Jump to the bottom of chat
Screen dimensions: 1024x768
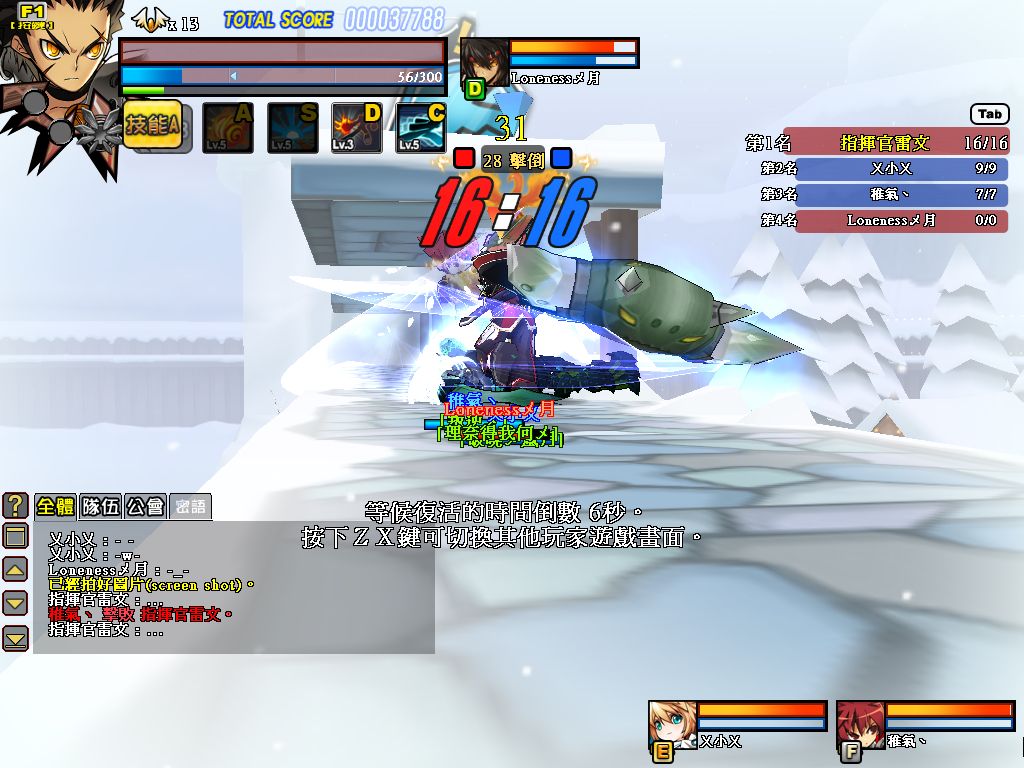[x=15, y=637]
